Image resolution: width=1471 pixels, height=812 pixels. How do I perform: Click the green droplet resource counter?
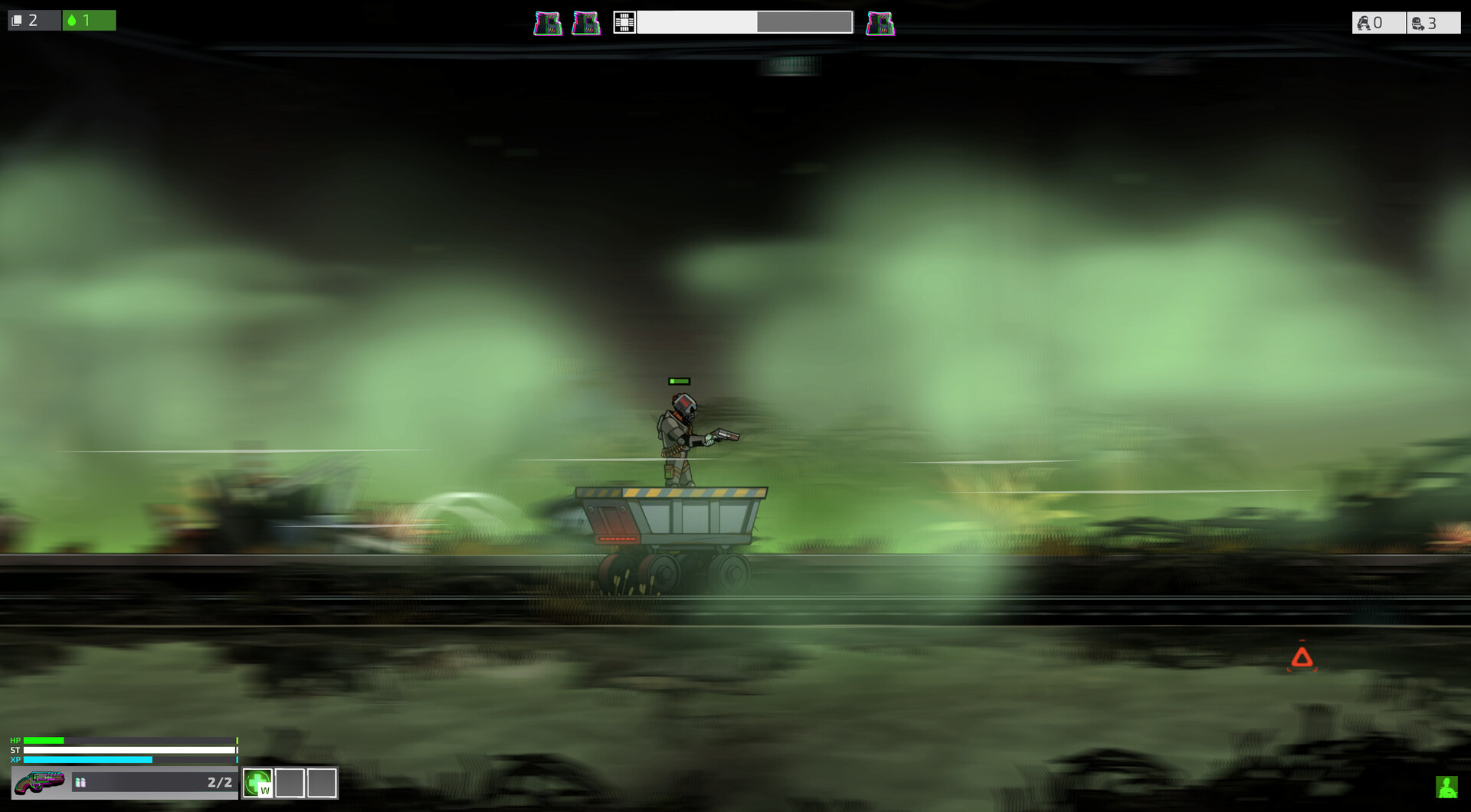click(x=89, y=20)
